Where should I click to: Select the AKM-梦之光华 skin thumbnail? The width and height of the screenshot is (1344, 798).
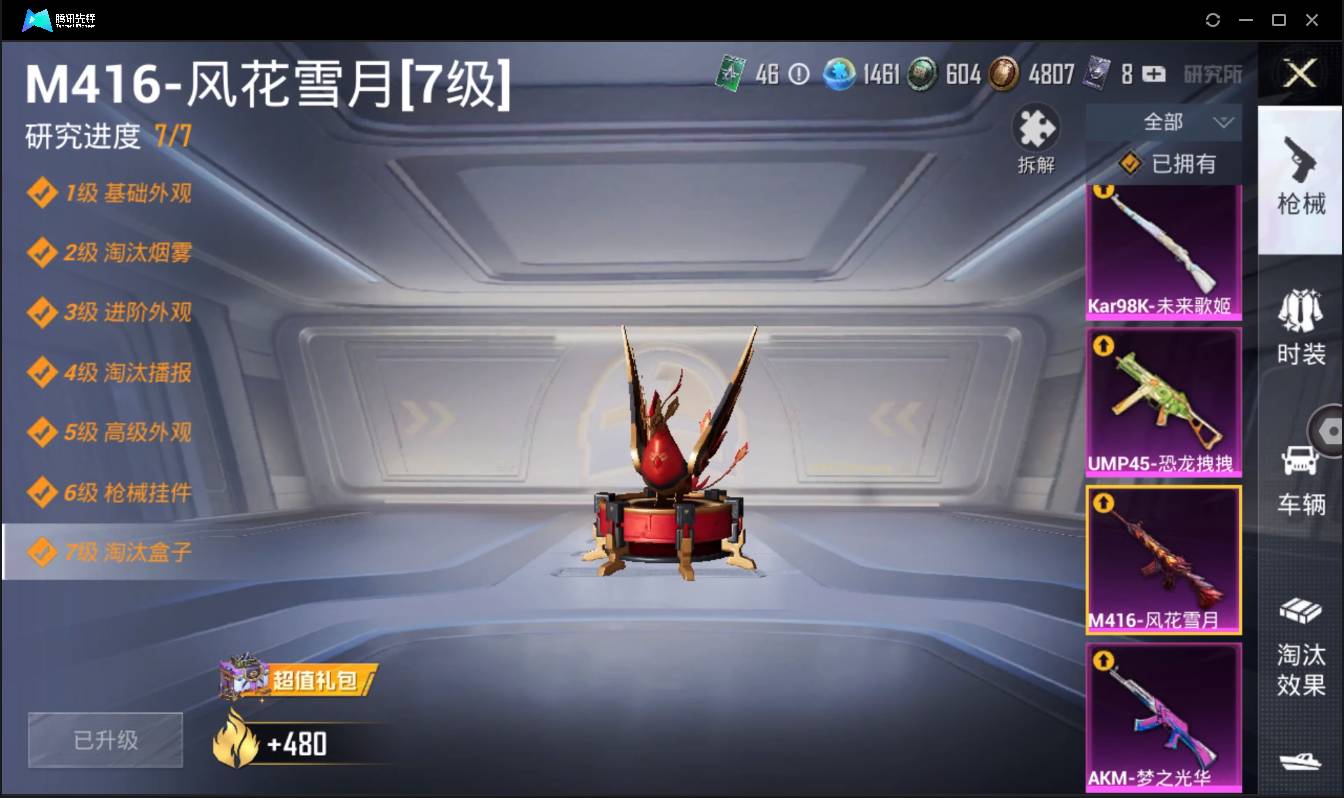pyautogui.click(x=1163, y=715)
